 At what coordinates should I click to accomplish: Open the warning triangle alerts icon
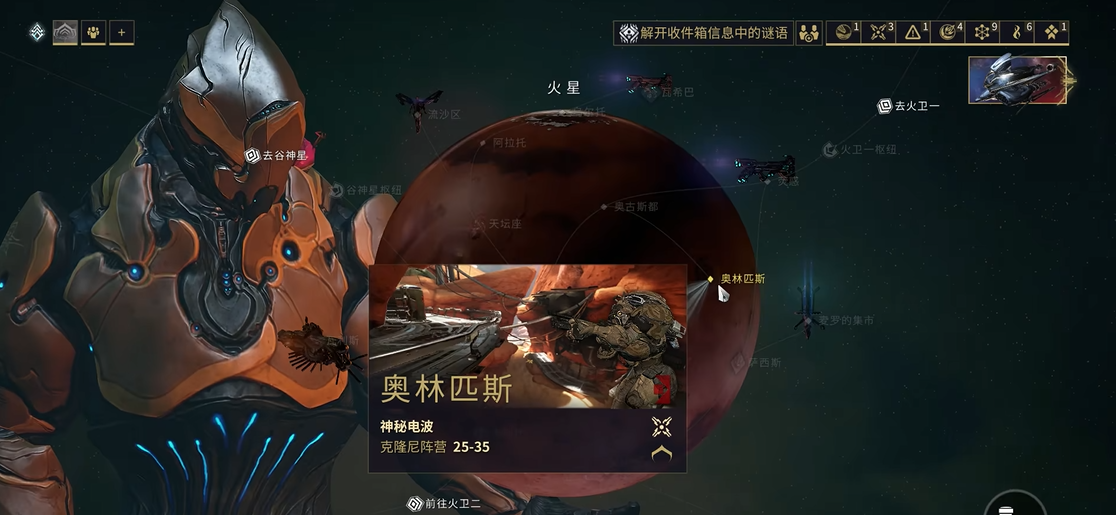pos(915,33)
